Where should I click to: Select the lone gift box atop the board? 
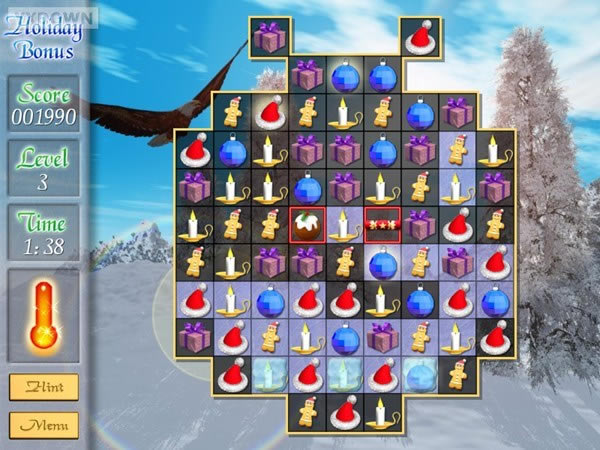[269, 38]
